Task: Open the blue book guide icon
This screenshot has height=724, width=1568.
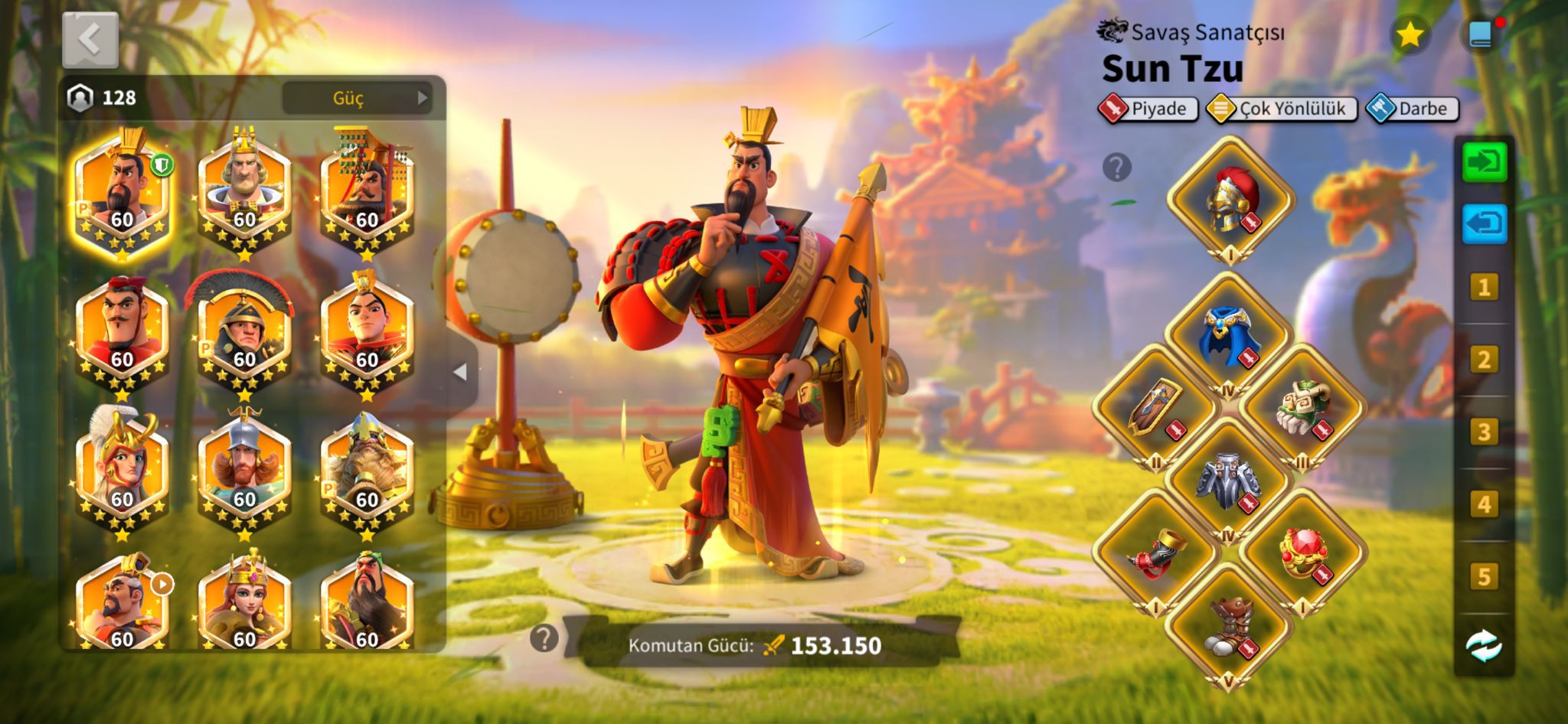Action: pyautogui.click(x=1480, y=34)
